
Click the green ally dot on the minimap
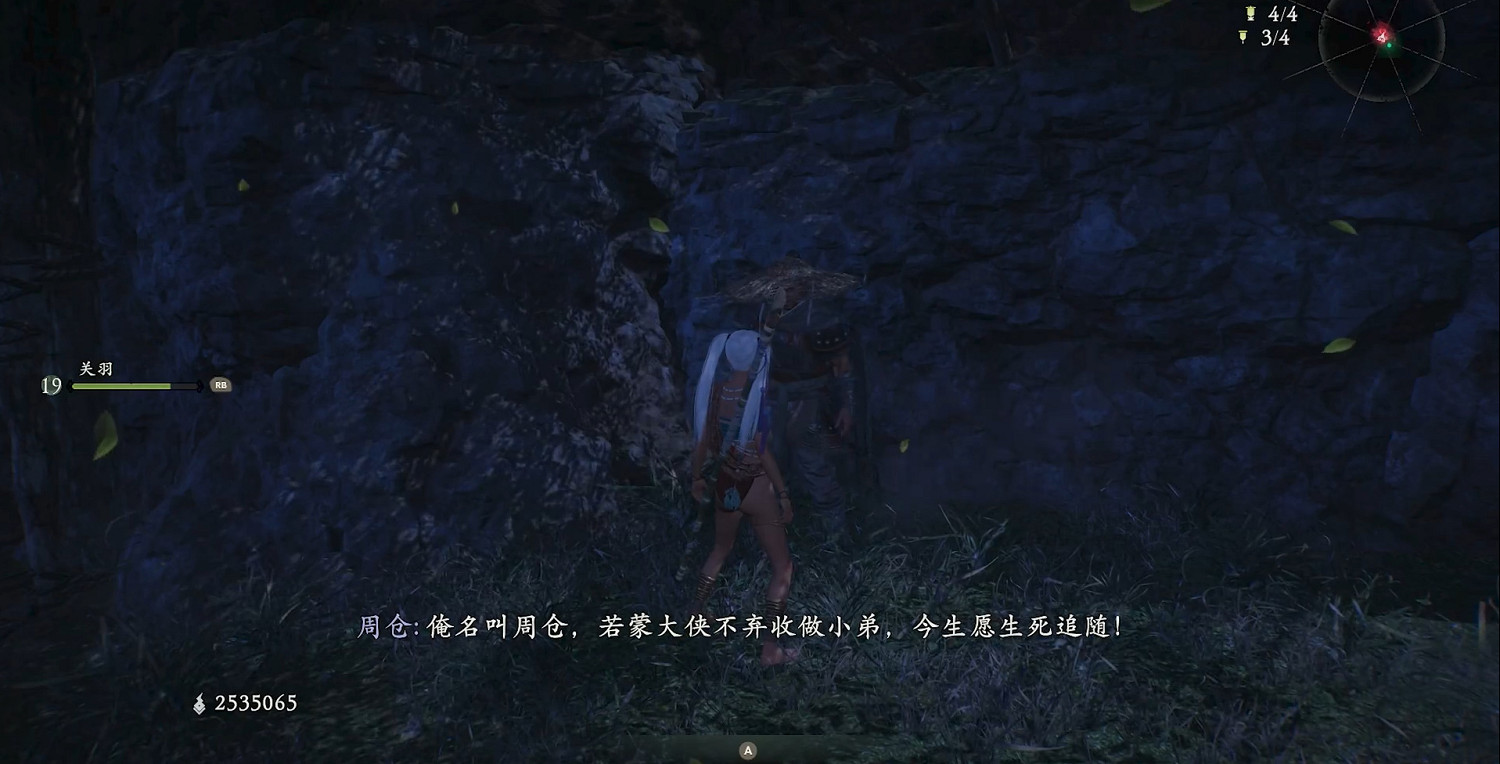click(x=1389, y=46)
